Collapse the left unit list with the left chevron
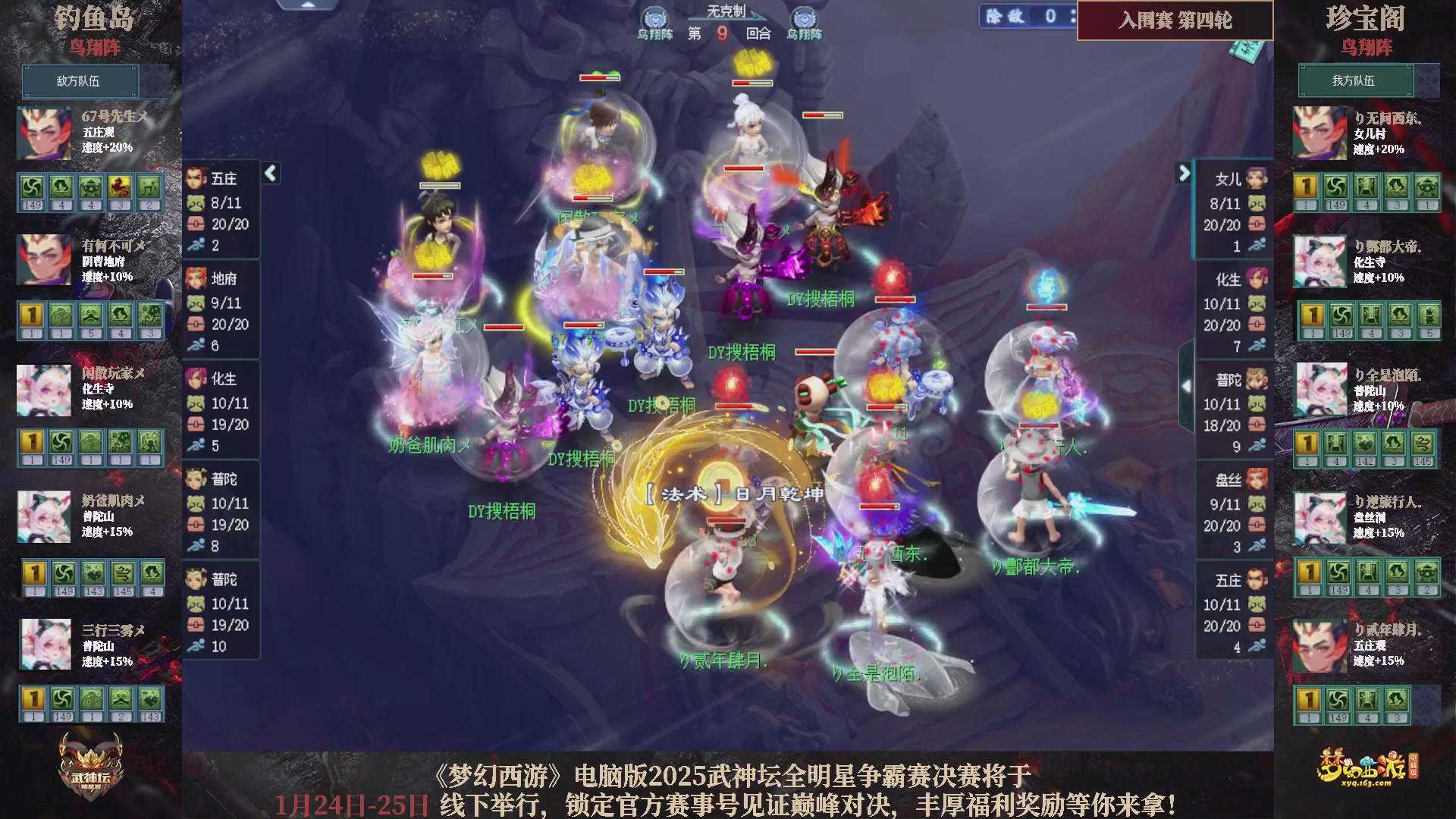1456x819 pixels. pyautogui.click(x=269, y=173)
